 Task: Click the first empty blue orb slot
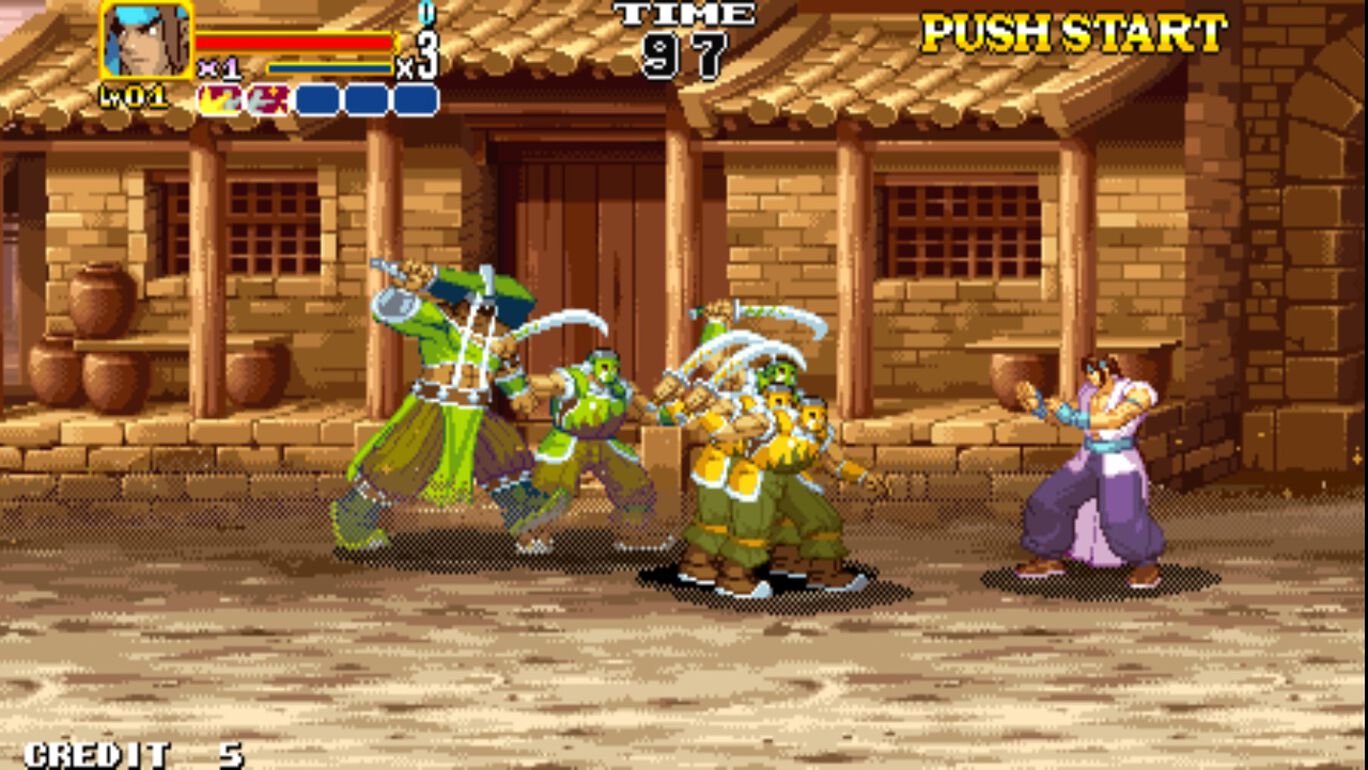coord(318,98)
